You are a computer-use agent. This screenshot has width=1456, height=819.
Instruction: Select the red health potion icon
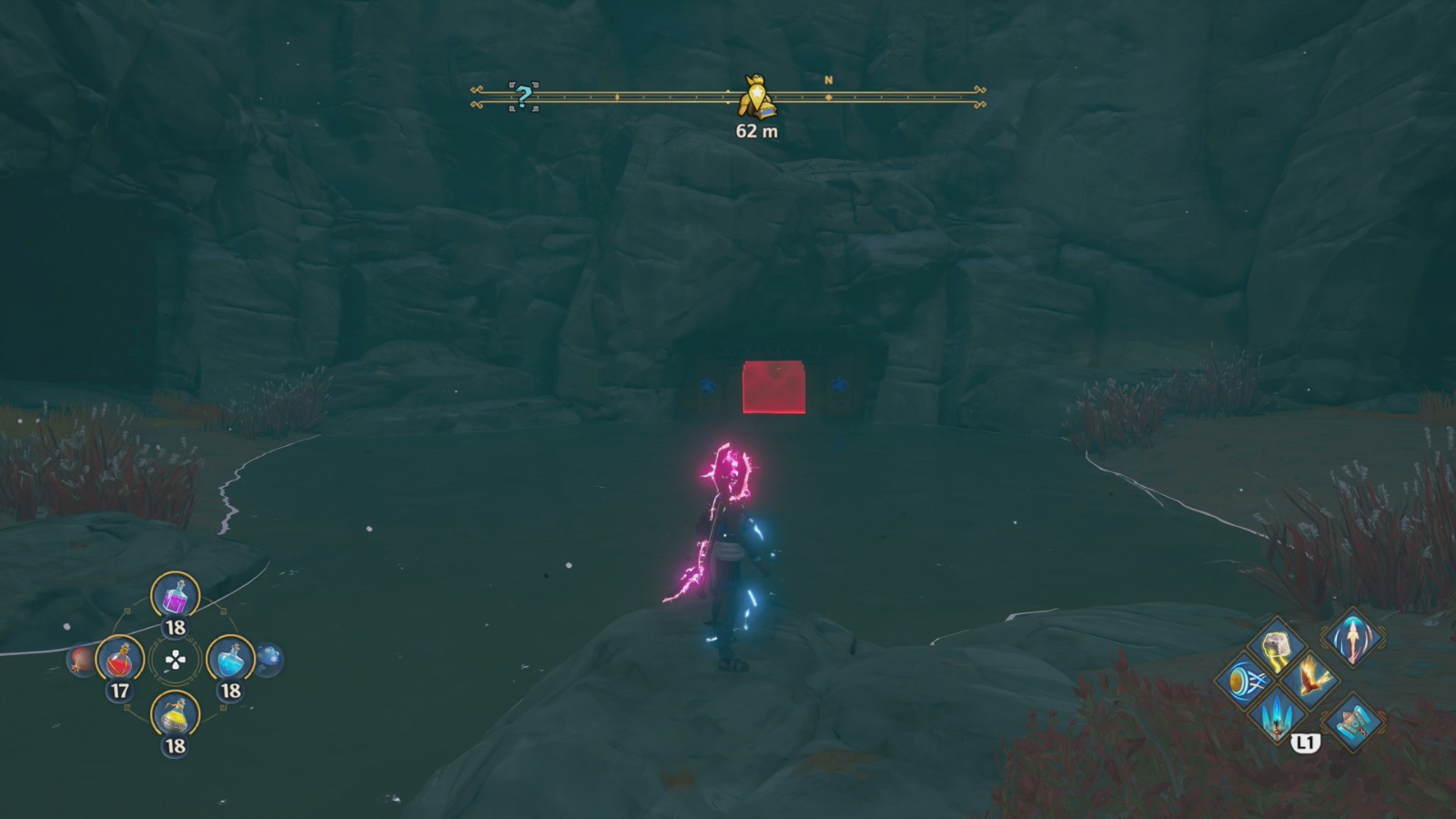point(117,659)
